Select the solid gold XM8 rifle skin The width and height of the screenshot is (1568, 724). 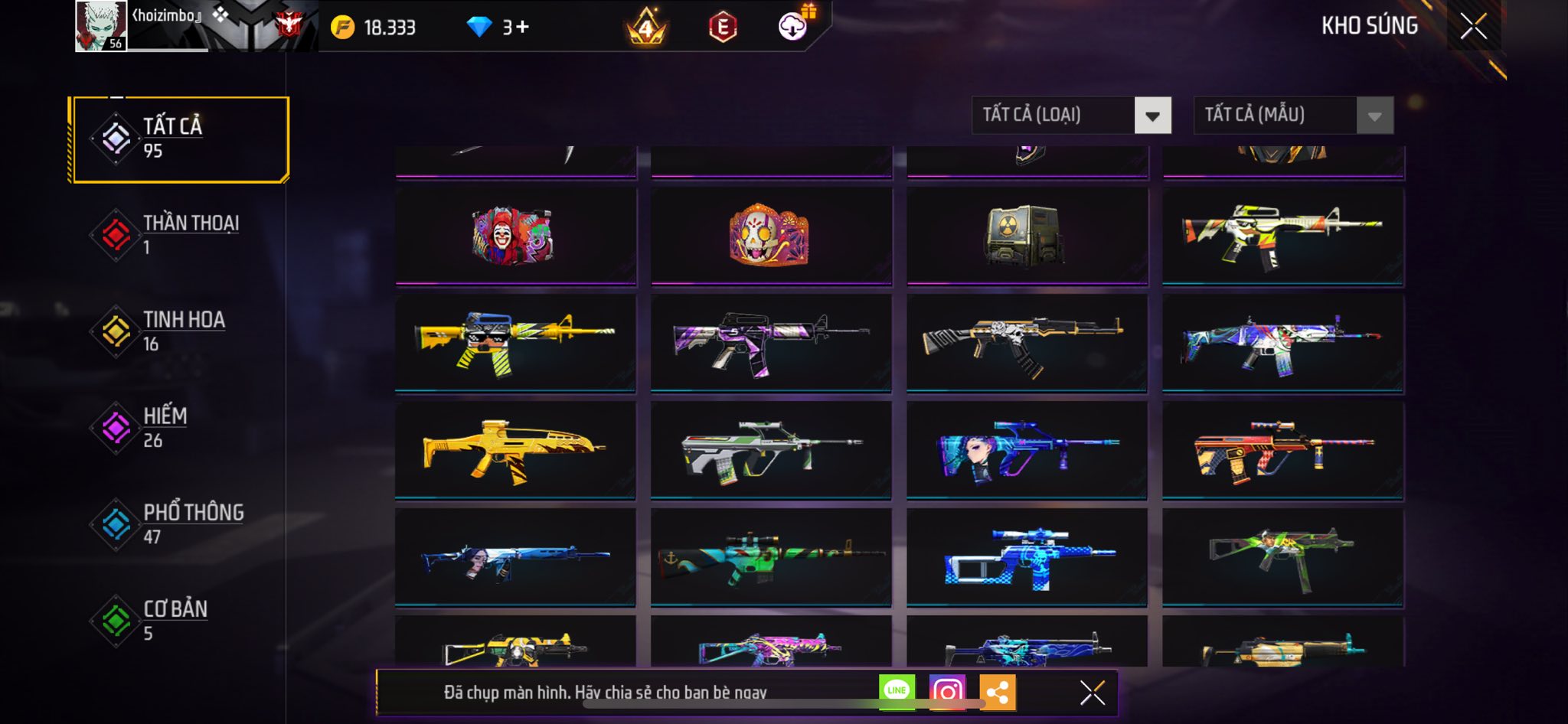(515, 450)
